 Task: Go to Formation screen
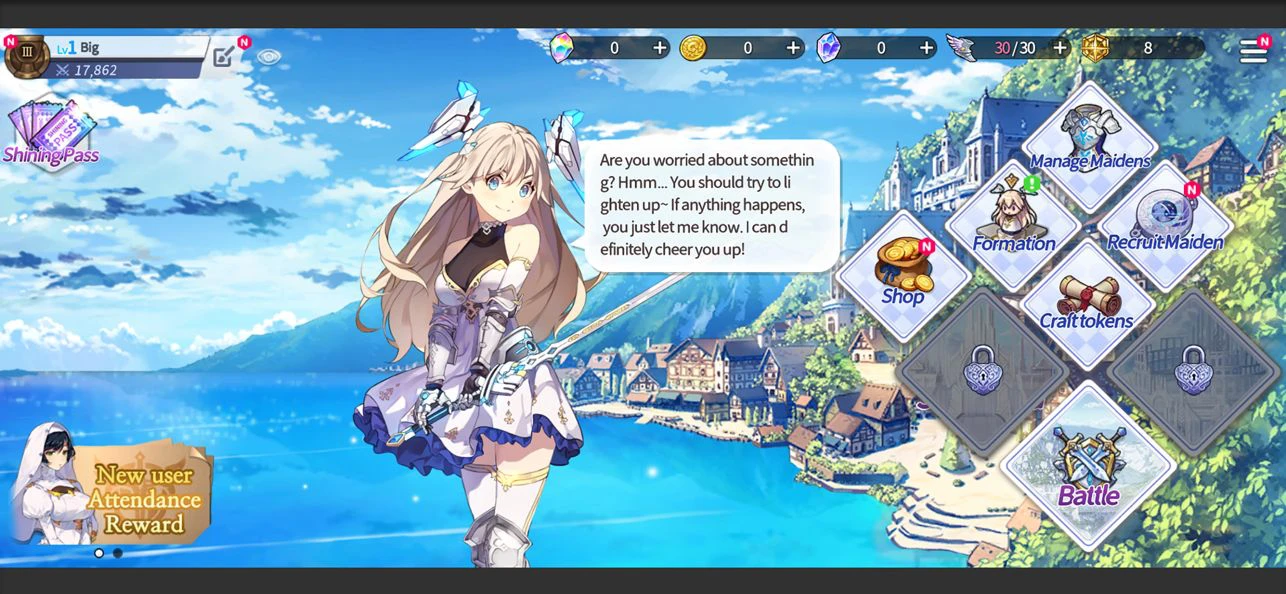point(1013,222)
